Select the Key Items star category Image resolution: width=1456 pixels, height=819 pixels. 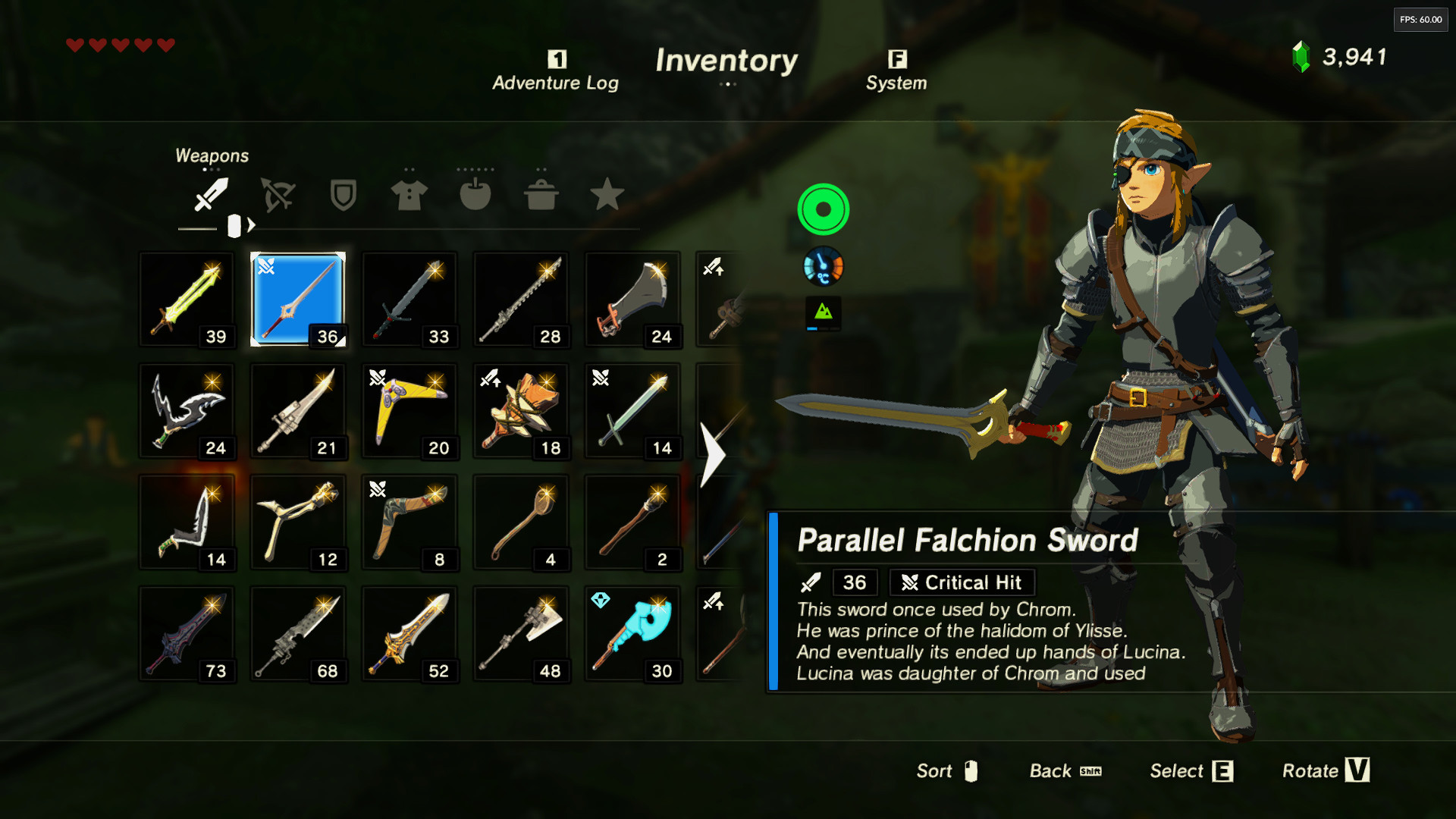607,196
